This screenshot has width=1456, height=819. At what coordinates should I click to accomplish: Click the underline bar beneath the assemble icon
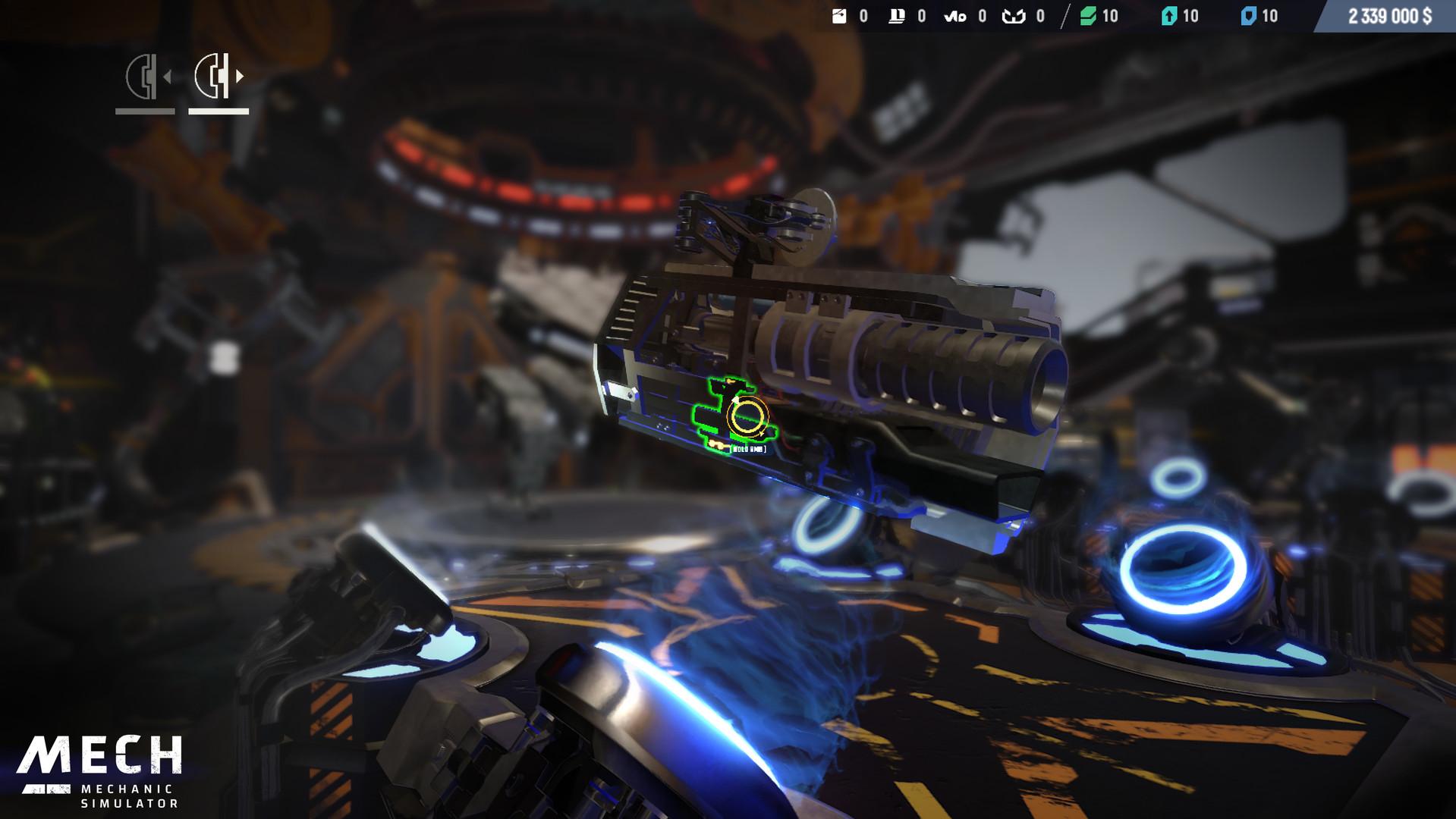click(219, 112)
